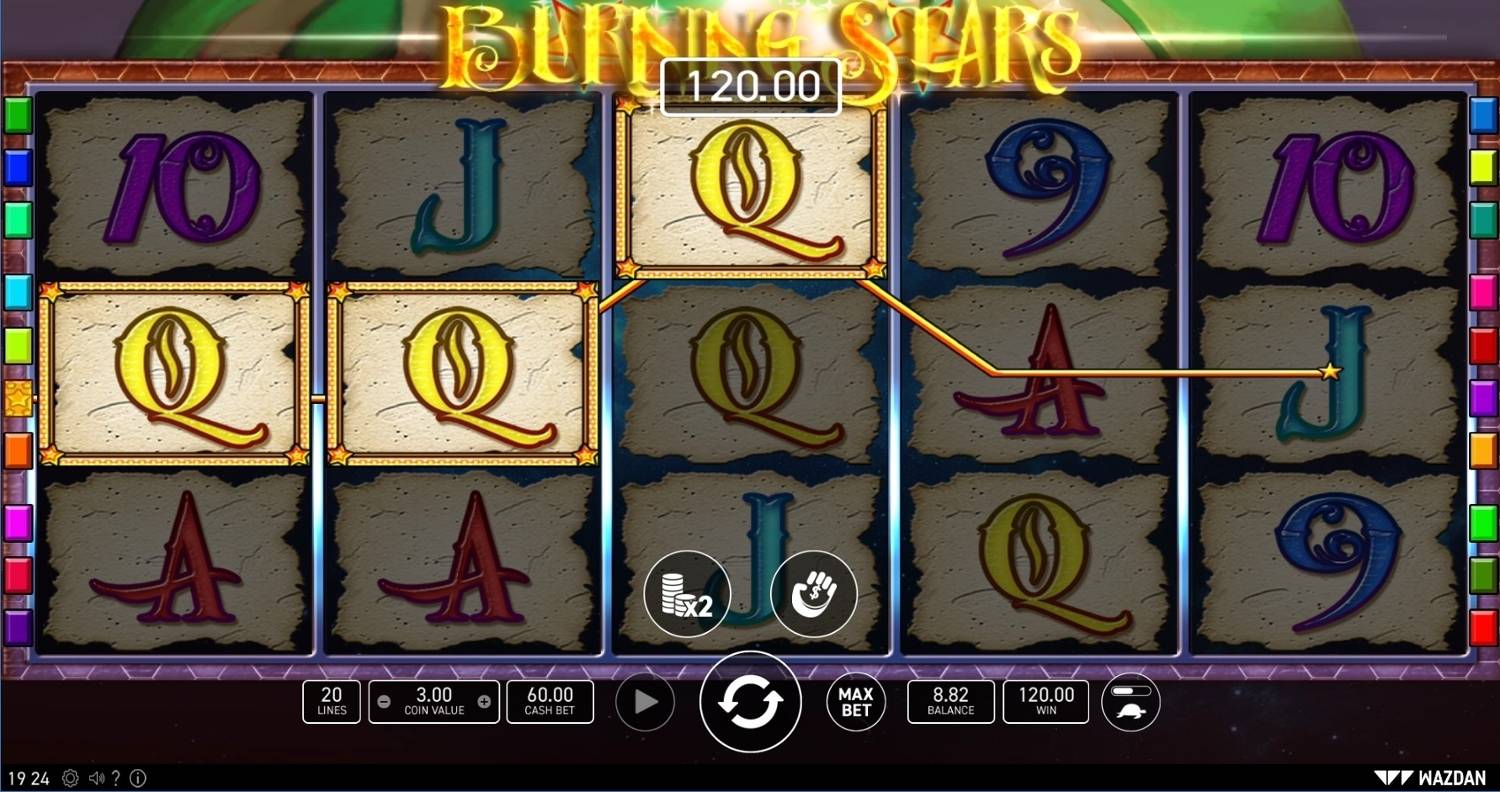Select the star payline marker on left edge

[19, 397]
